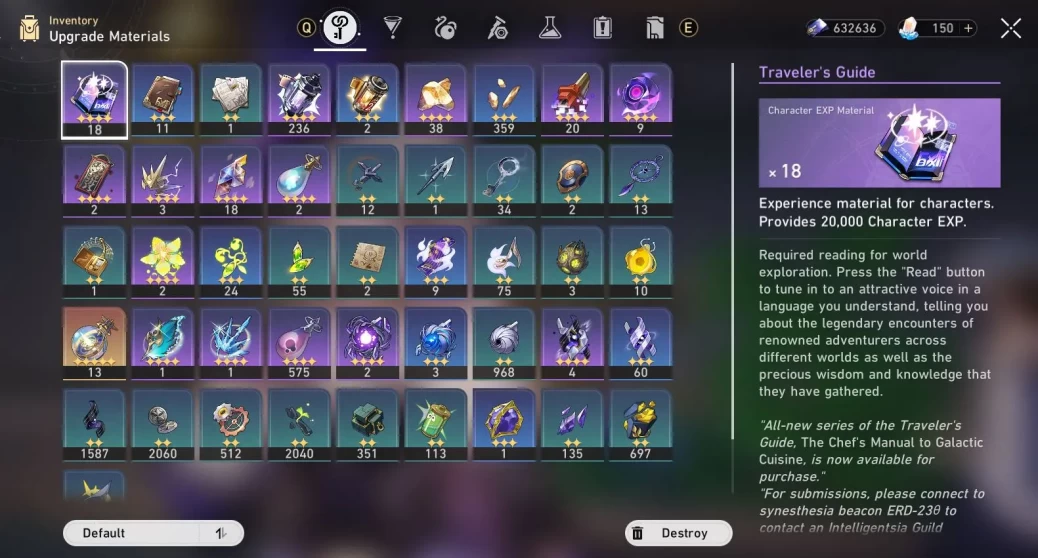Select the Traveler's Guide item slot
Screen dimensions: 1038x558
pos(94,98)
